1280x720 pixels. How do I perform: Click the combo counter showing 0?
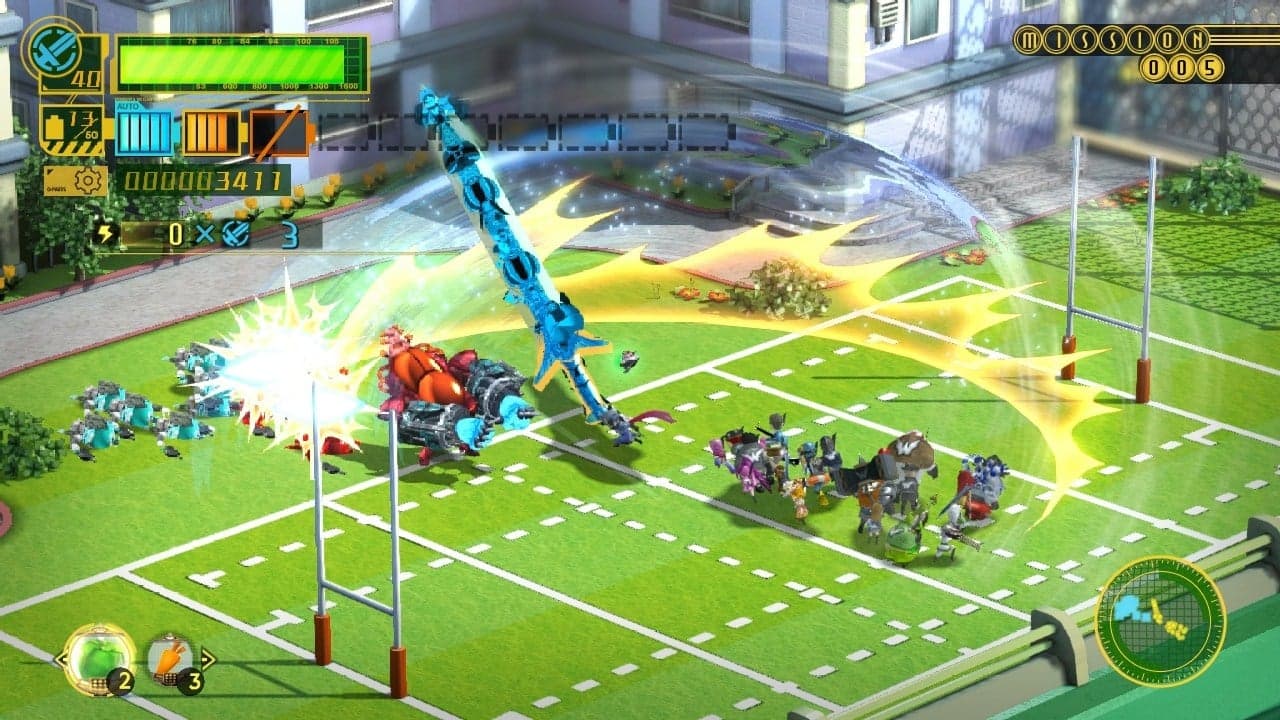tap(175, 232)
